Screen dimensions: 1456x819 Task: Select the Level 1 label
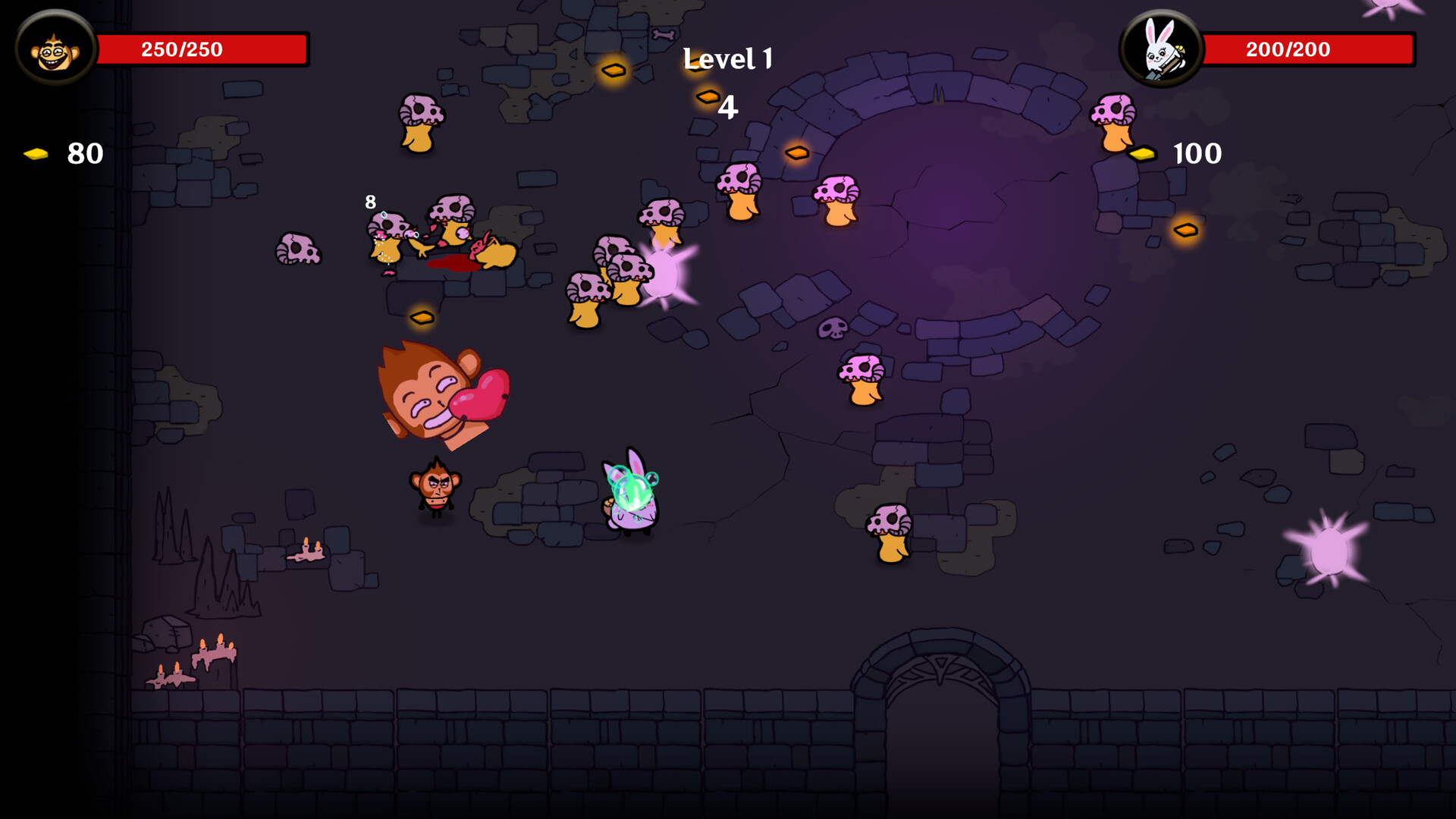pos(728,59)
